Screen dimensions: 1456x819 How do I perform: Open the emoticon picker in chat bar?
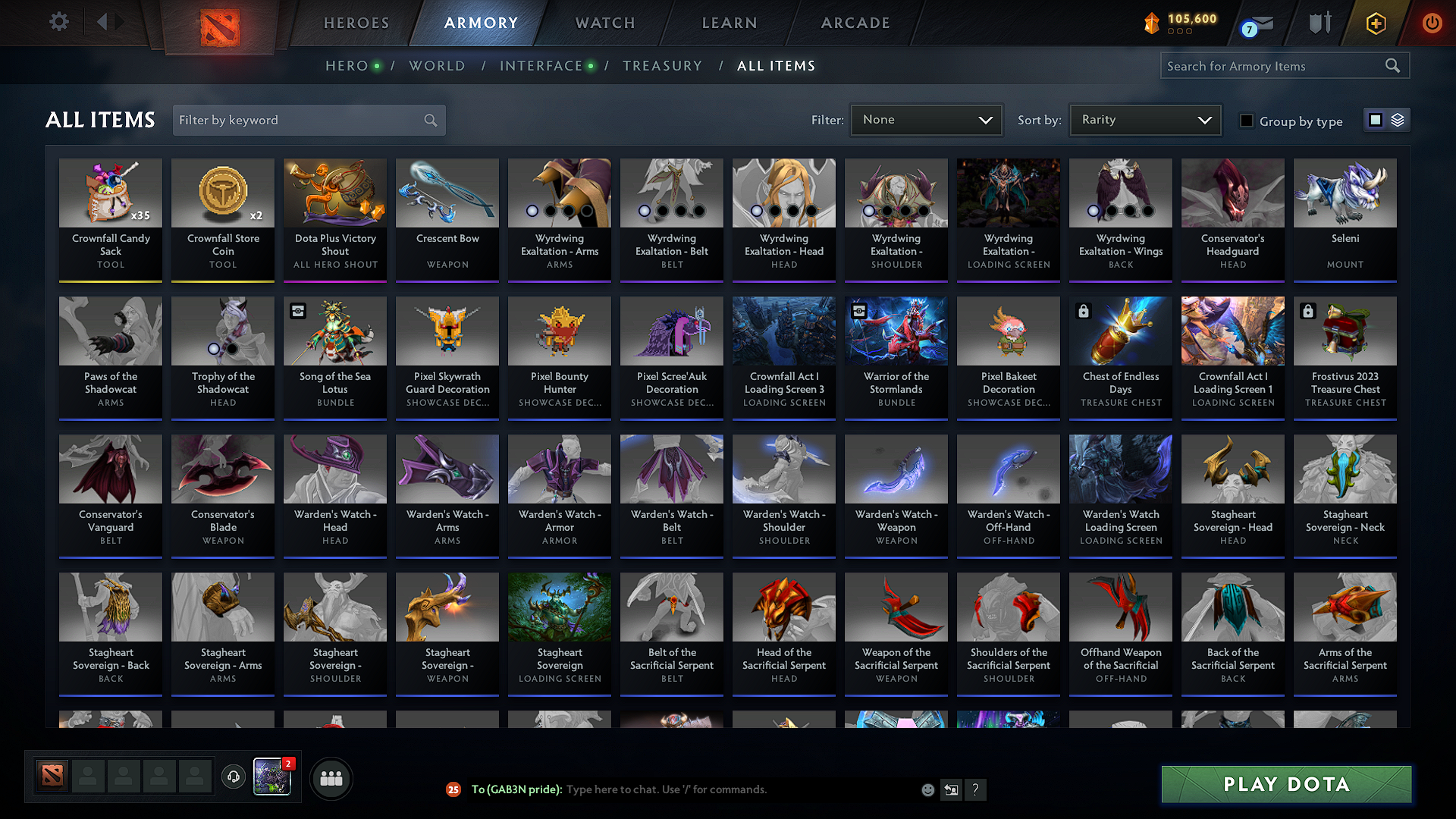pos(928,789)
